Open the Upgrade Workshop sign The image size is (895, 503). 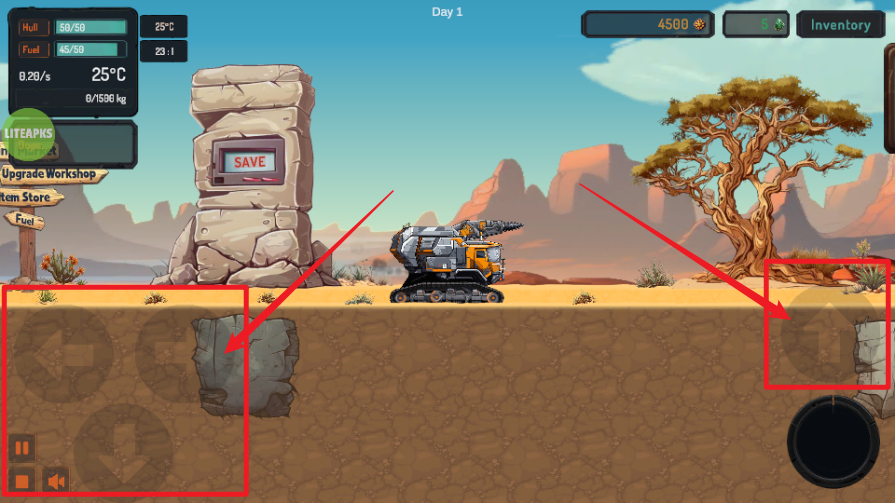[52, 175]
